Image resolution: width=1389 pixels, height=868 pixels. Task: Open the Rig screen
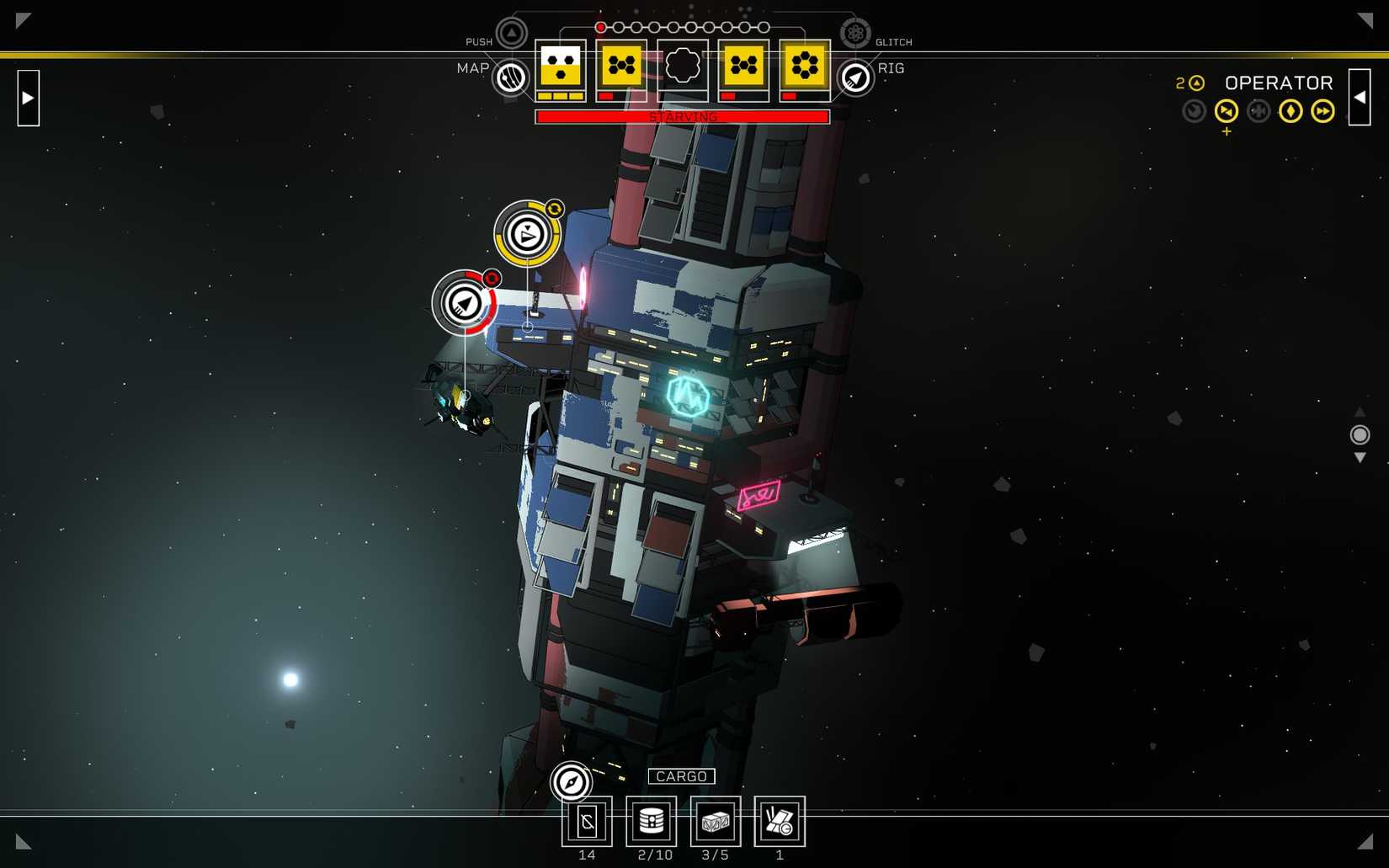[x=855, y=78]
